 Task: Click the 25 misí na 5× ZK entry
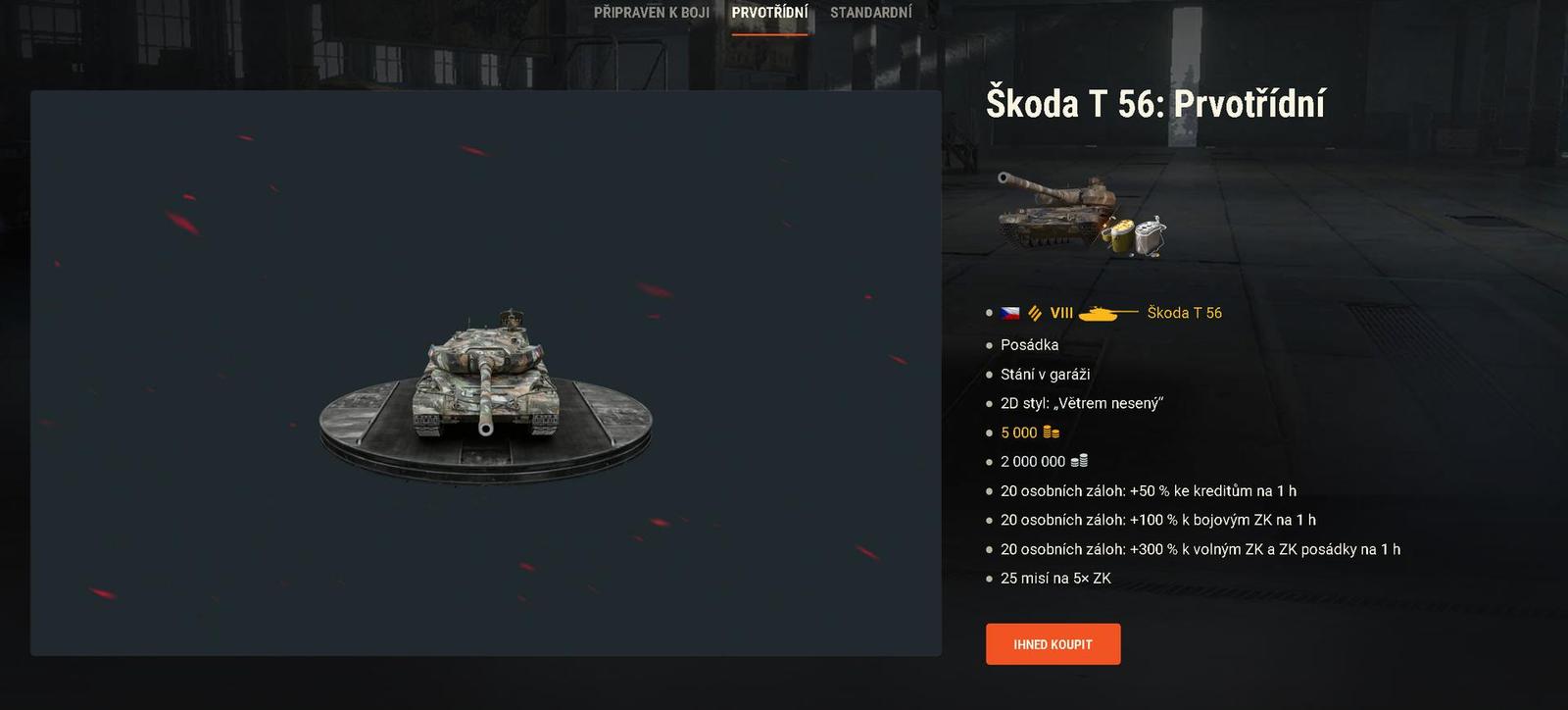[x=1054, y=579]
